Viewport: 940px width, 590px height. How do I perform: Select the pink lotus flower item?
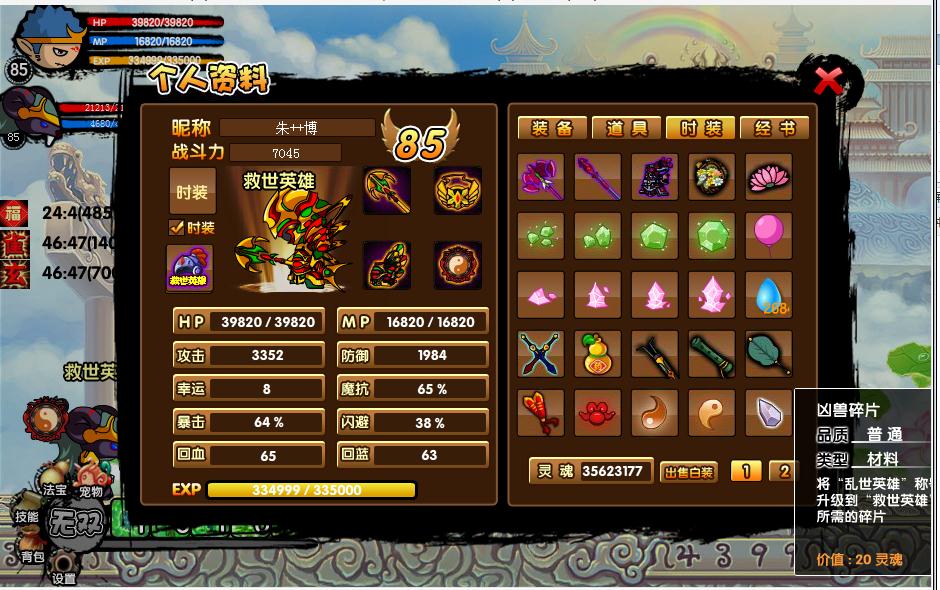(x=768, y=177)
